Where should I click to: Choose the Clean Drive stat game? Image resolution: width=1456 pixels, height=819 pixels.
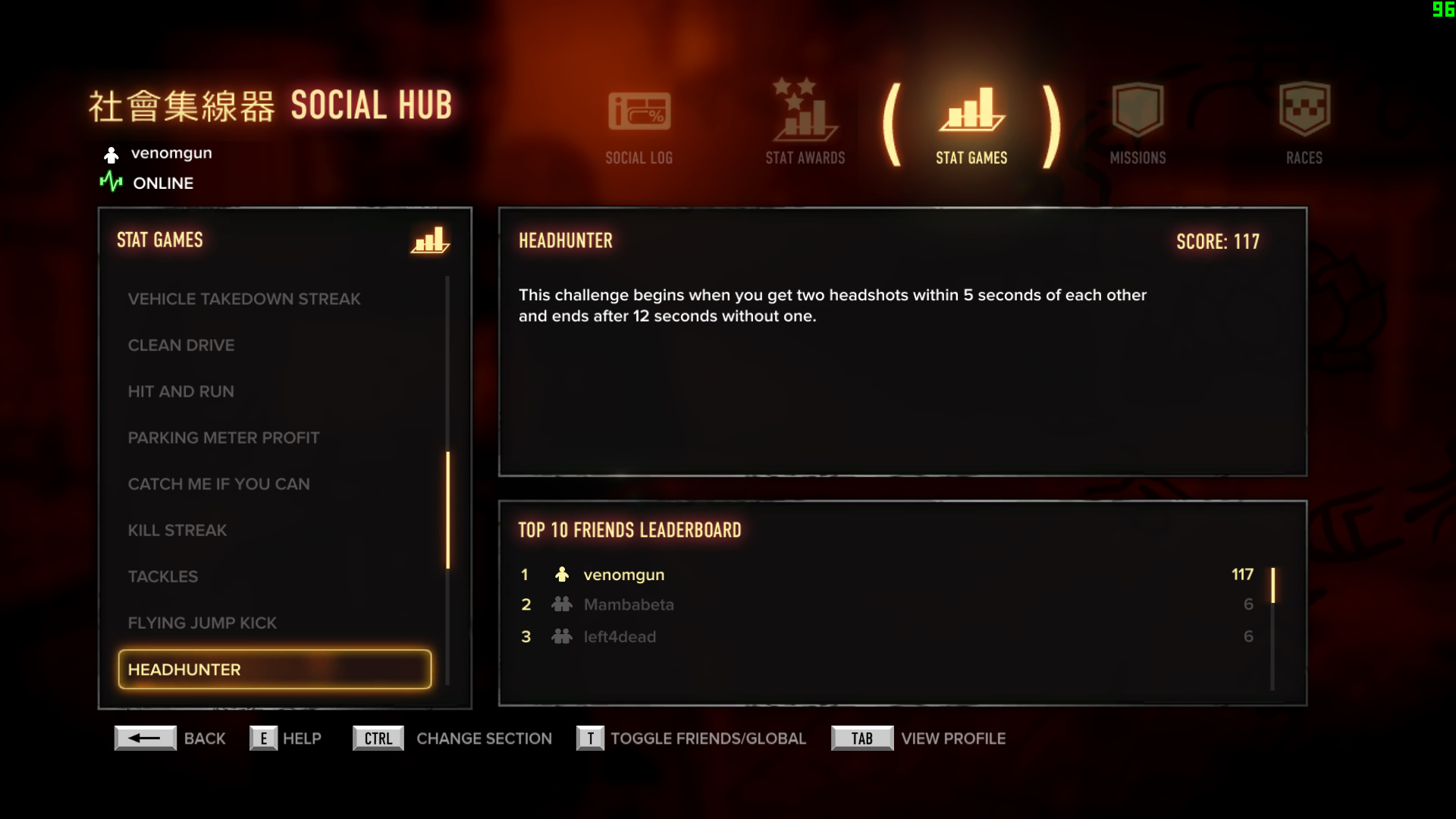(x=181, y=345)
